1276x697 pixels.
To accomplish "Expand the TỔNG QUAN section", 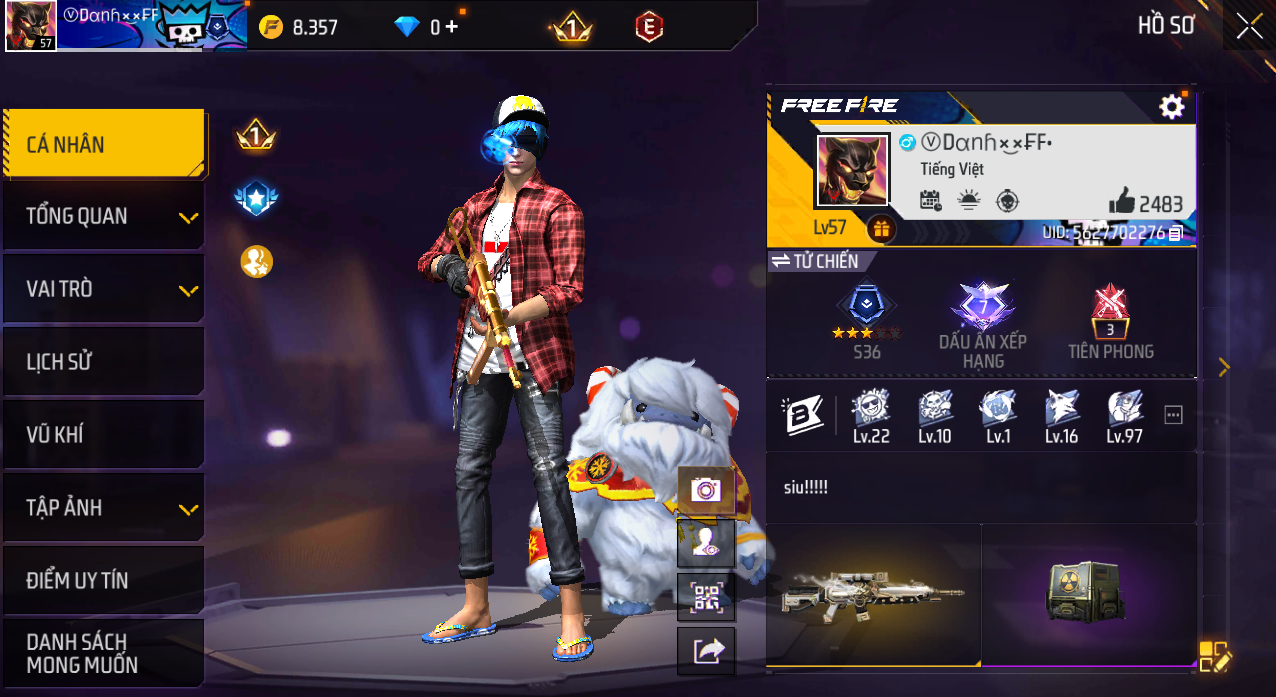I will click(x=104, y=216).
